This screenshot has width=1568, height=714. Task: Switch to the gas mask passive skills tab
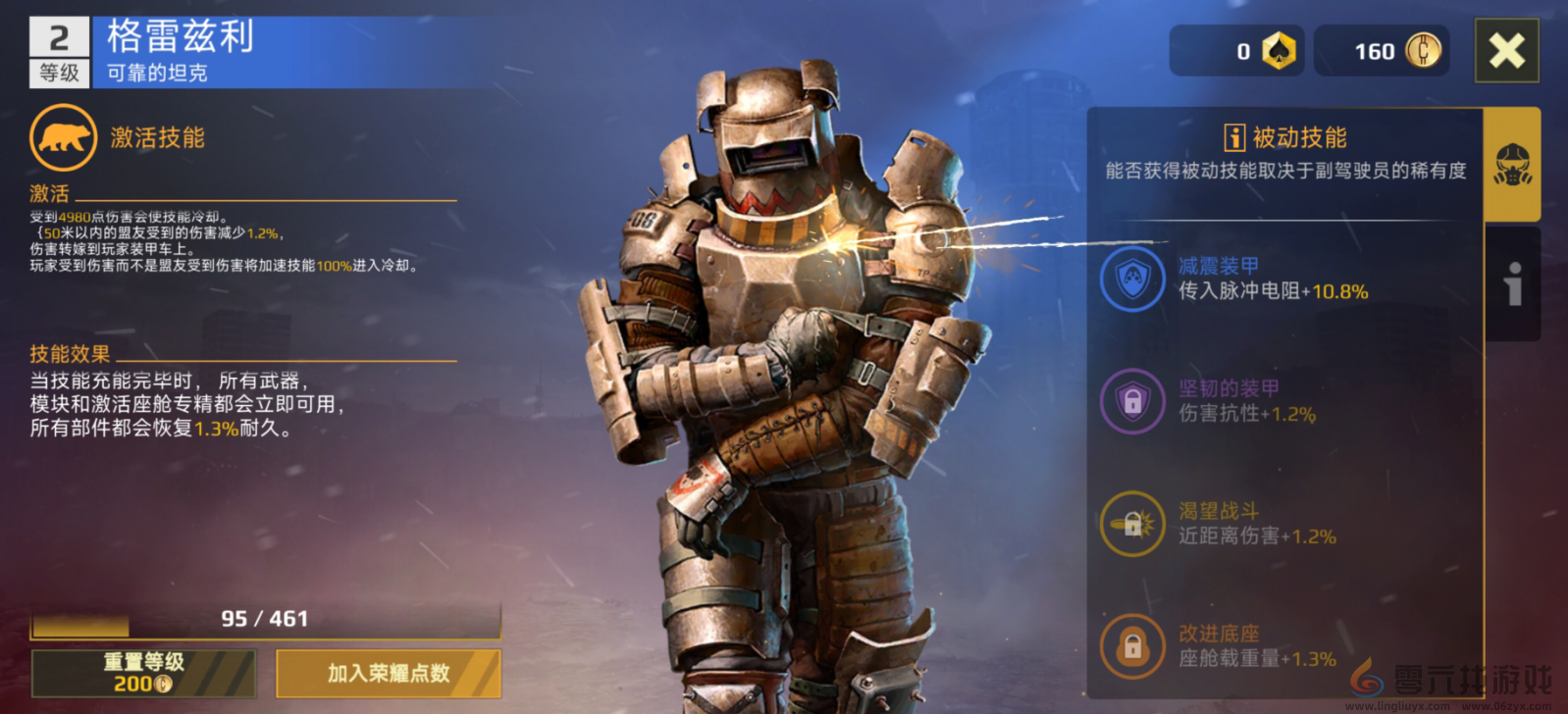(1512, 165)
